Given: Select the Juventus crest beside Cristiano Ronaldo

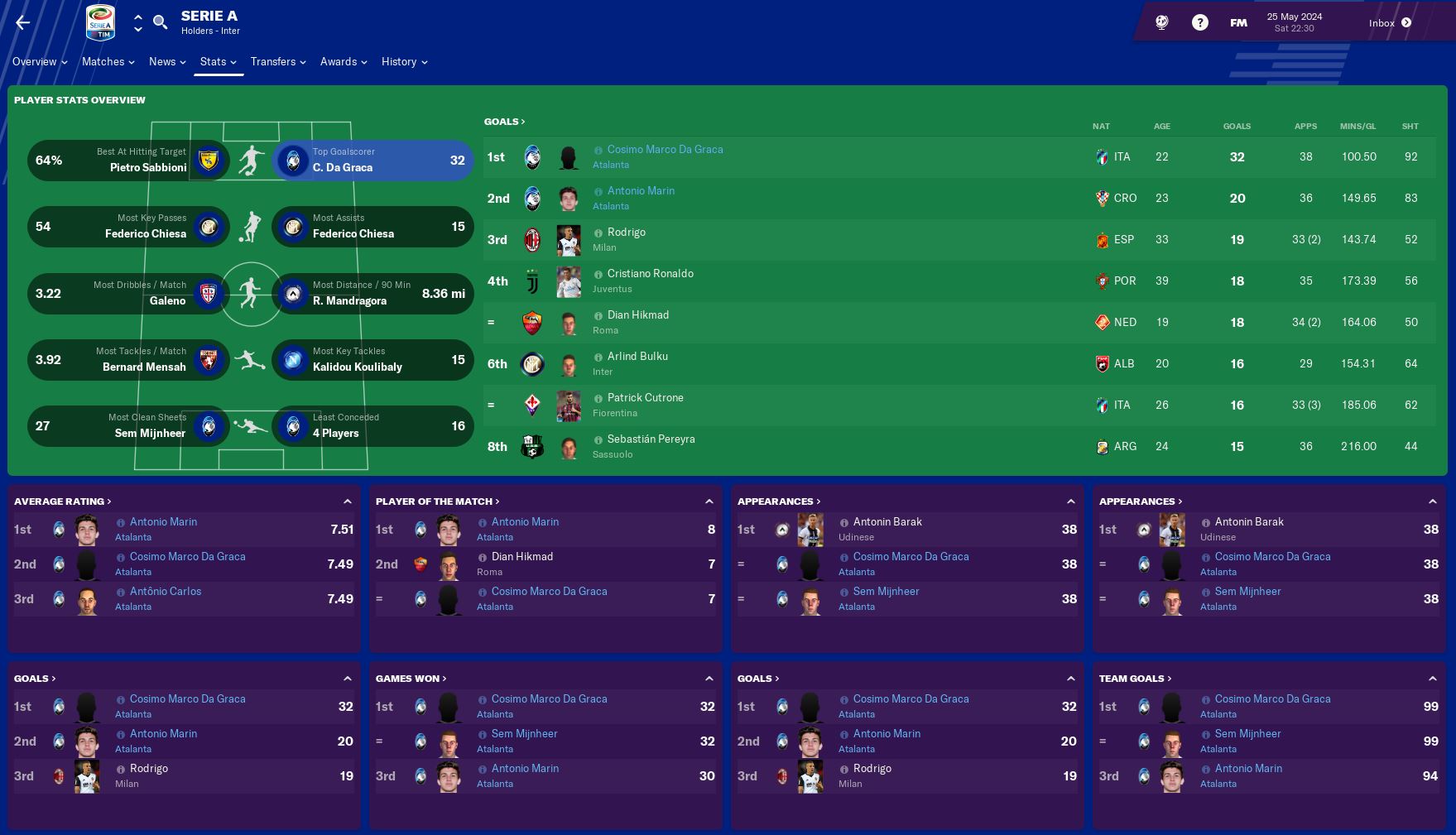Looking at the screenshot, I should click(532, 281).
